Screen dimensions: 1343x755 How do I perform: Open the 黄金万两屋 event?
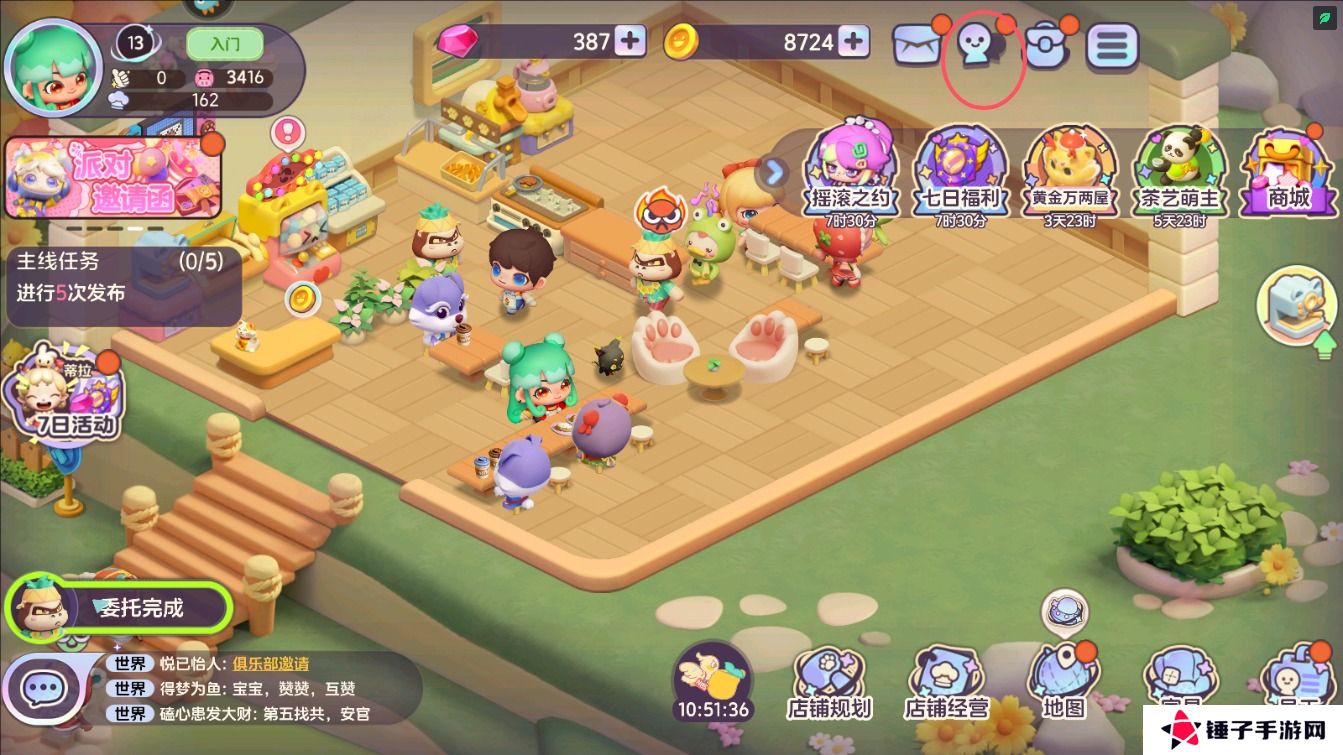click(1070, 172)
